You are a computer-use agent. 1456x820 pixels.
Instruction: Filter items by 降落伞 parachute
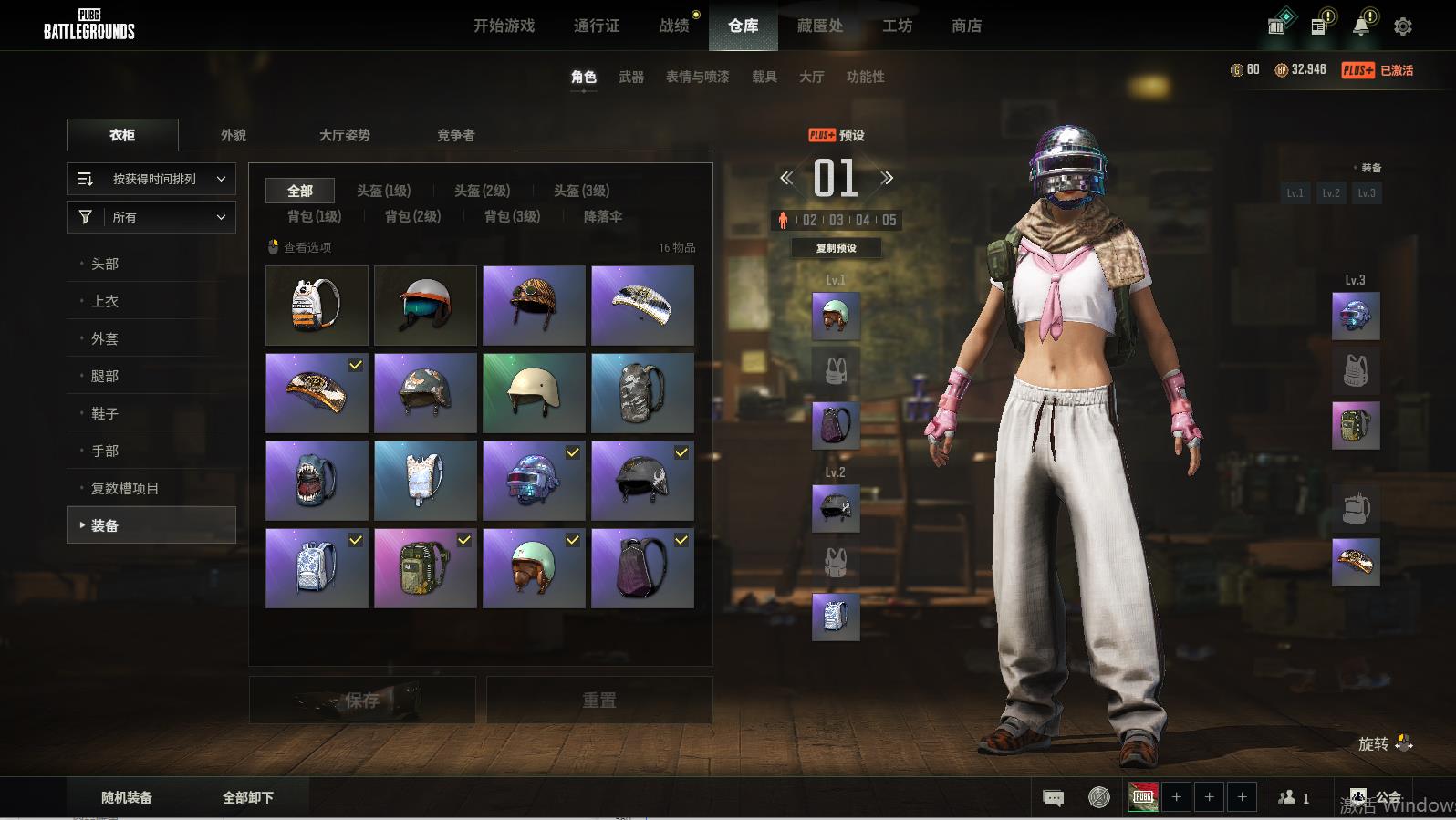[602, 216]
